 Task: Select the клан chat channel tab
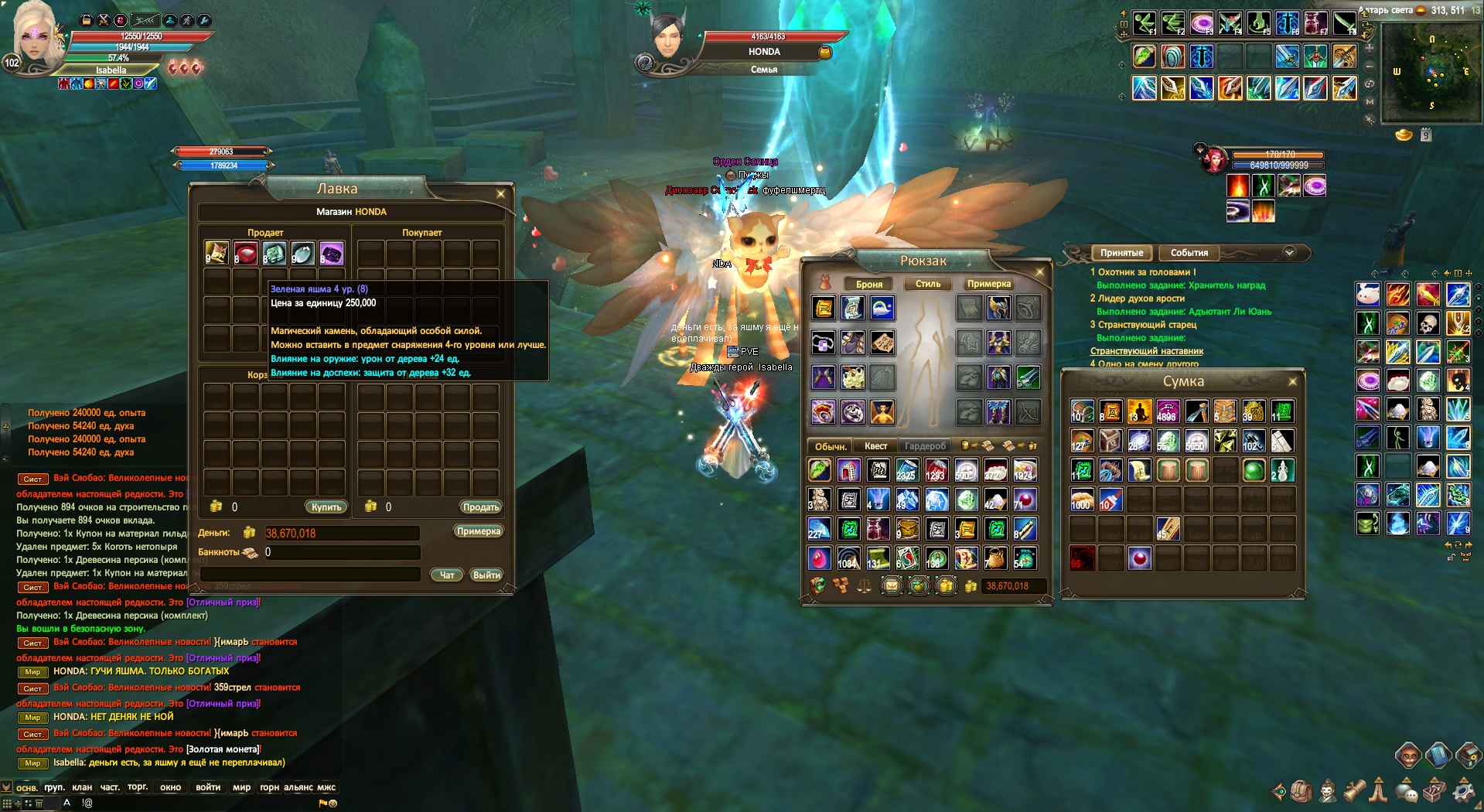pyautogui.click(x=82, y=787)
